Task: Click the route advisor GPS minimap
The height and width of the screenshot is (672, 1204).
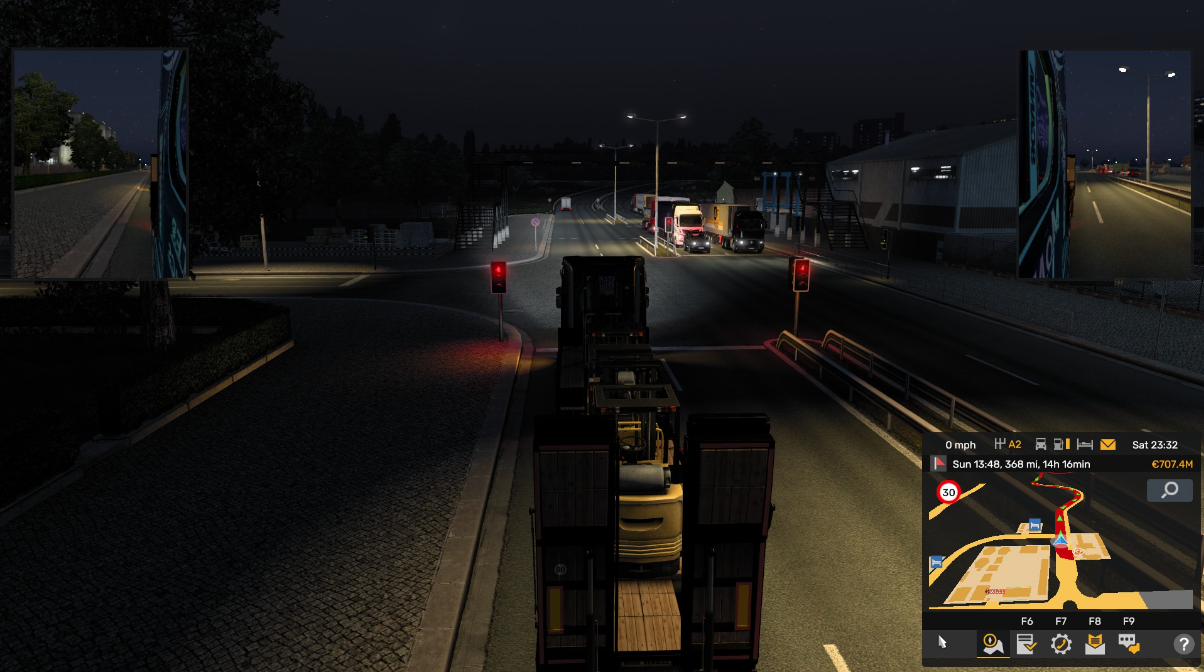Action: (x=1040, y=545)
